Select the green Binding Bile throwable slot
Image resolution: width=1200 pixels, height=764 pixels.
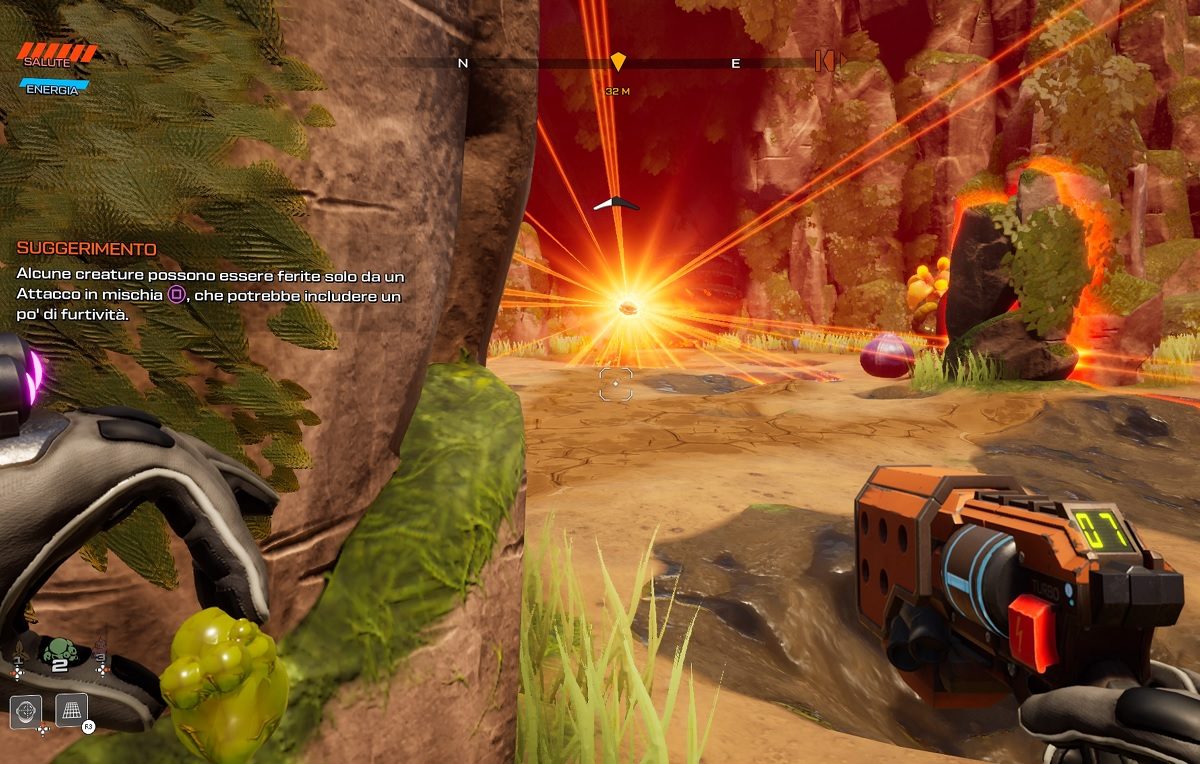pyautogui.click(x=58, y=651)
